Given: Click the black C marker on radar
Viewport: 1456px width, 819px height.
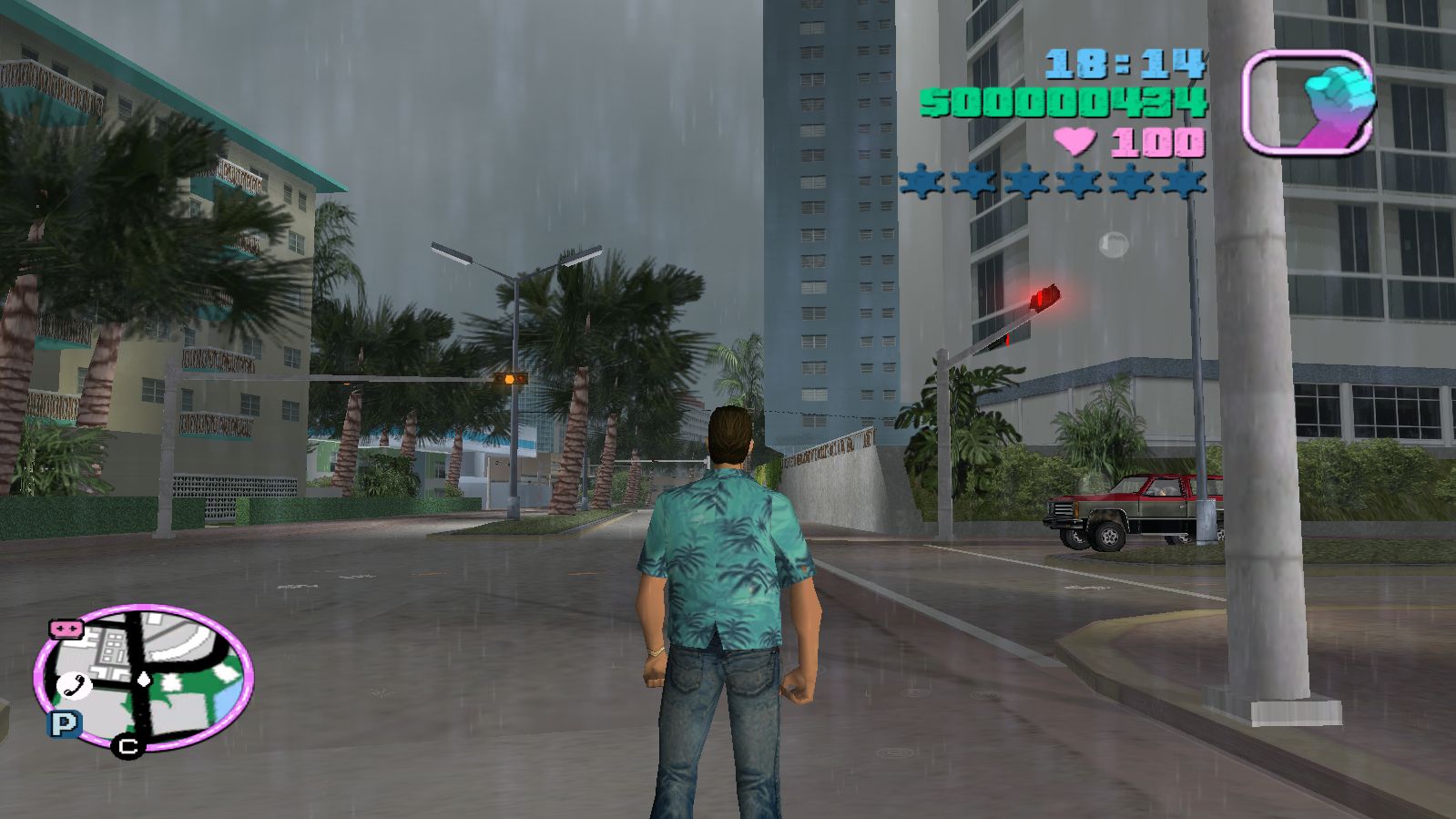Looking at the screenshot, I should tap(128, 747).
